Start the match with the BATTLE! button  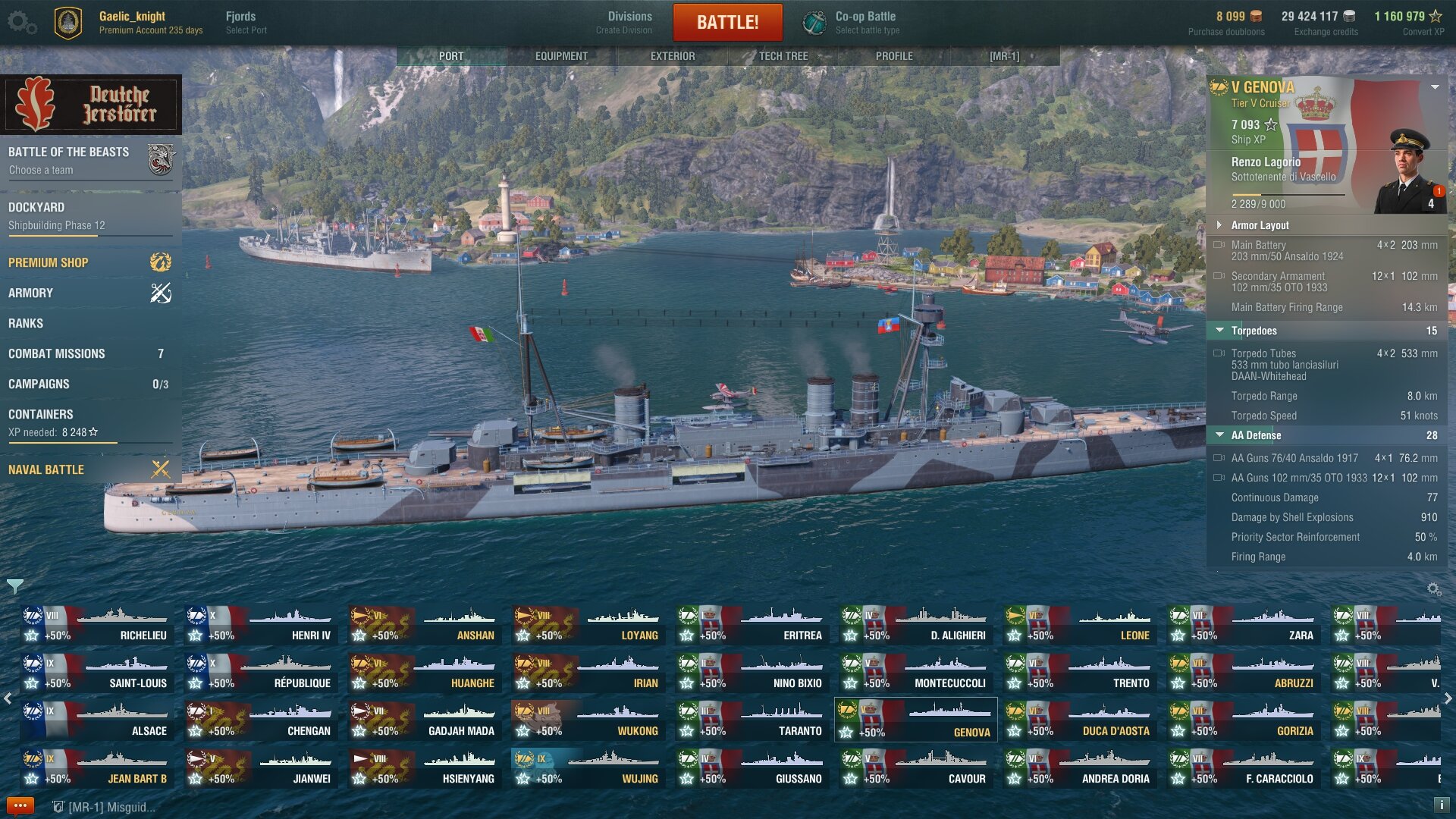[x=727, y=22]
